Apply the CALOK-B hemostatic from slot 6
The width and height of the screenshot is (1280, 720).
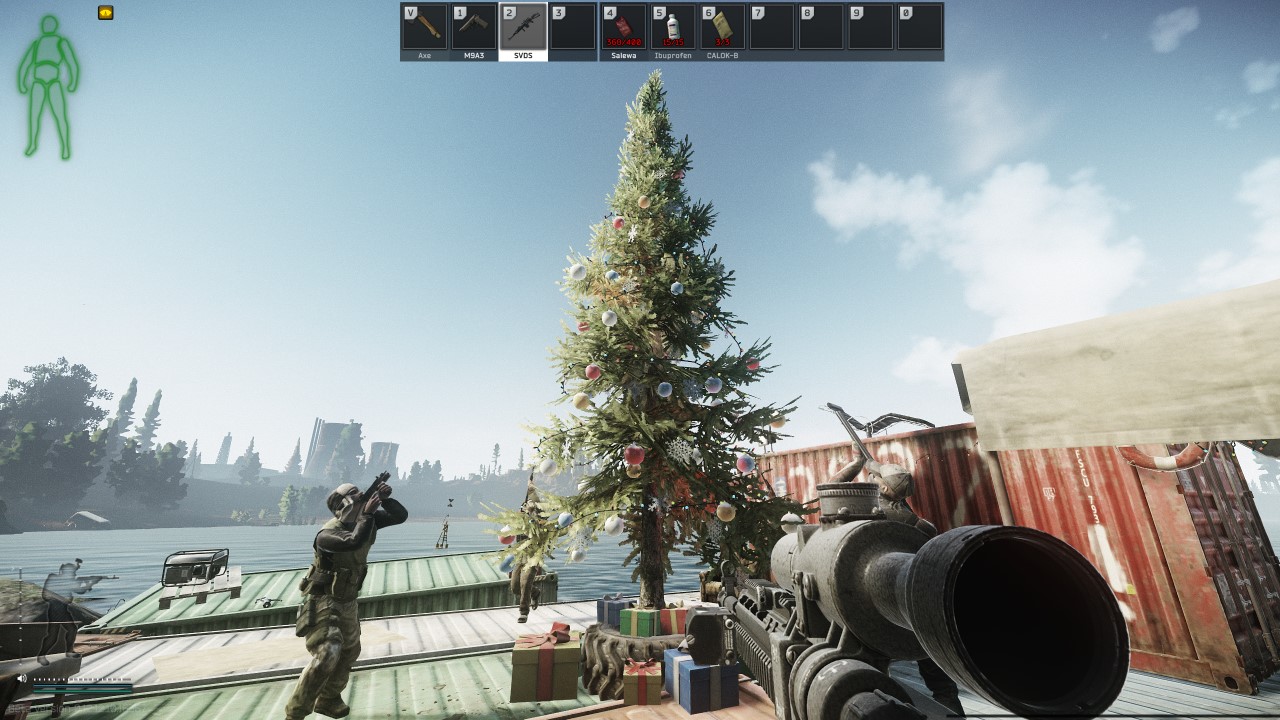point(721,26)
